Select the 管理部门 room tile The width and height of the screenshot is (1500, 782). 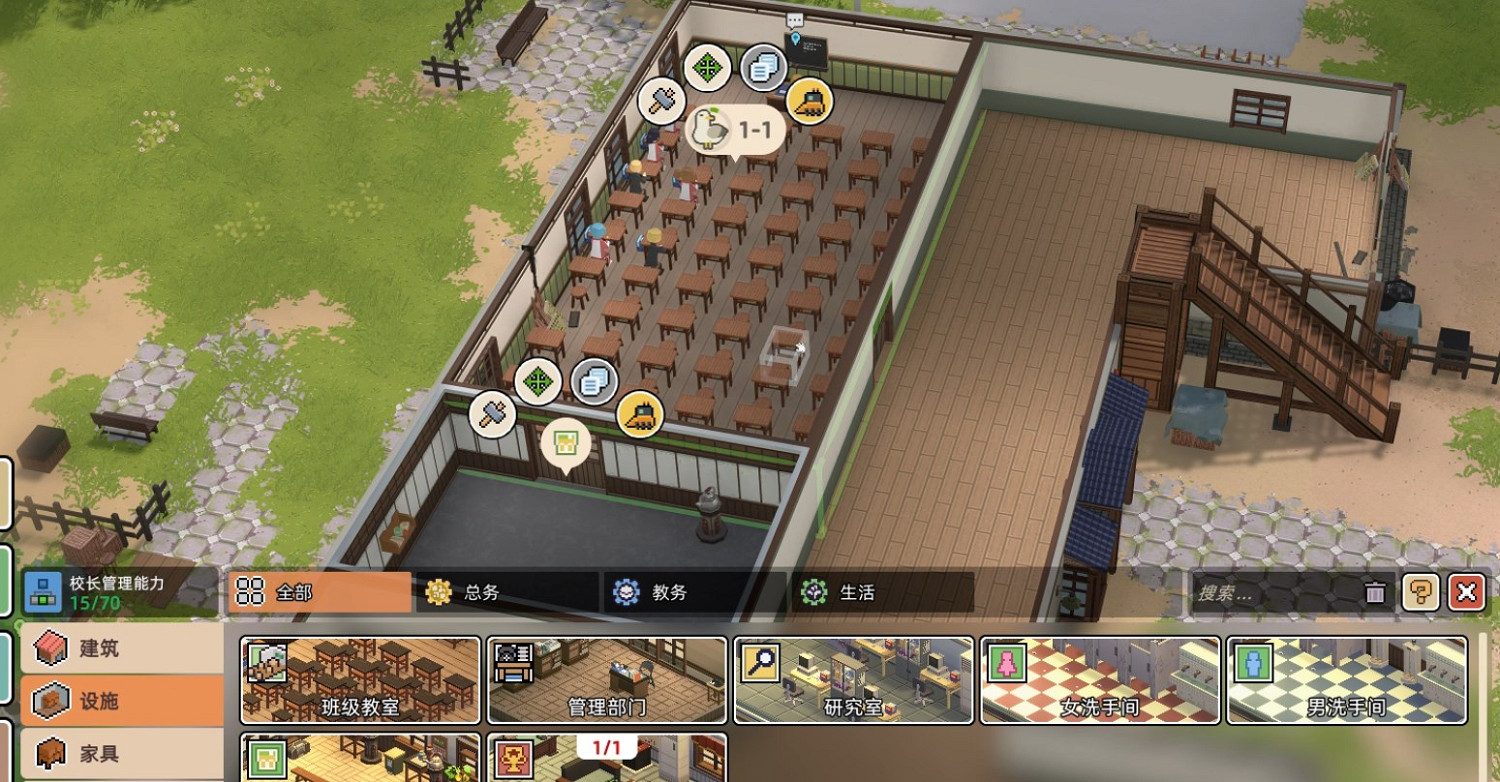point(606,680)
